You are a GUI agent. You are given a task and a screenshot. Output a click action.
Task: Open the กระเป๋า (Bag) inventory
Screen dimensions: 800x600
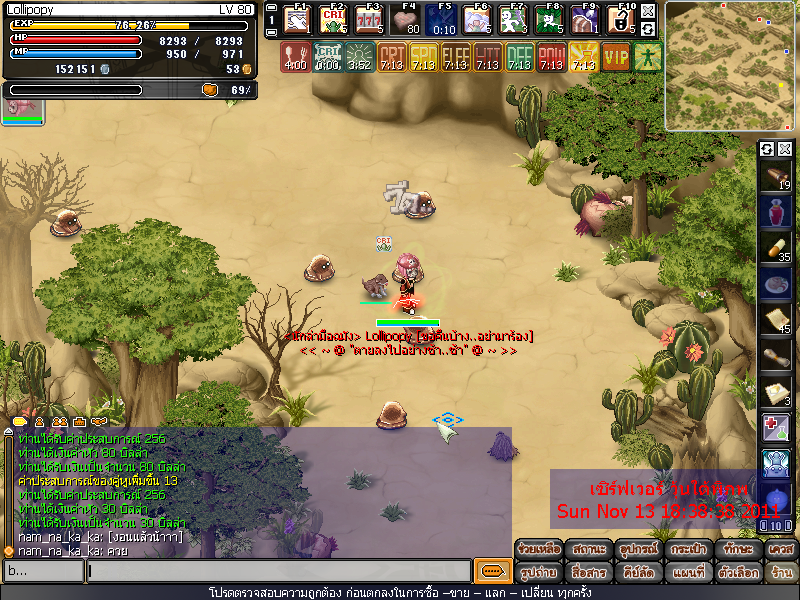[x=684, y=550]
